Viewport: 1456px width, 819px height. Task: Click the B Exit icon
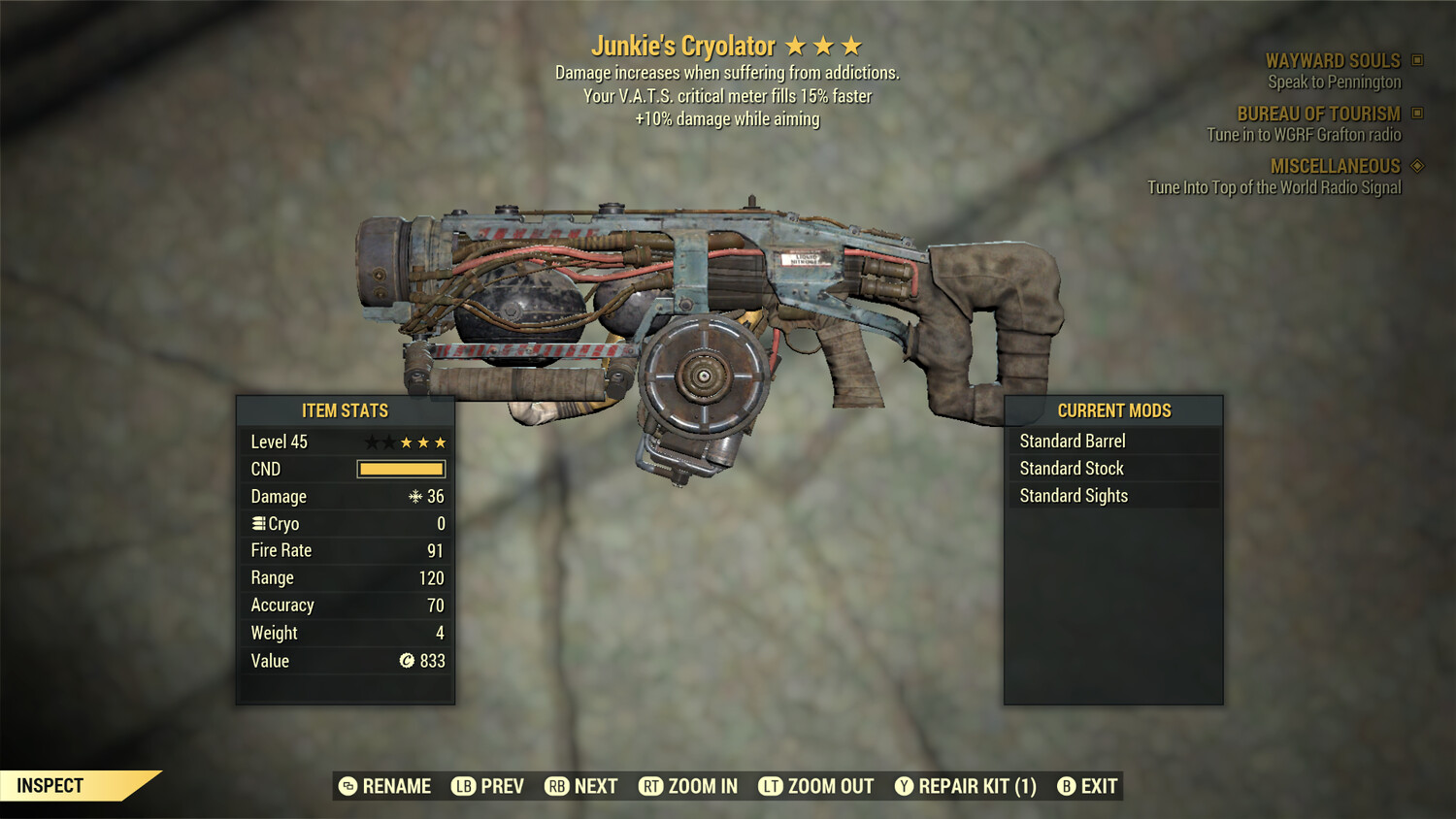point(1068,786)
